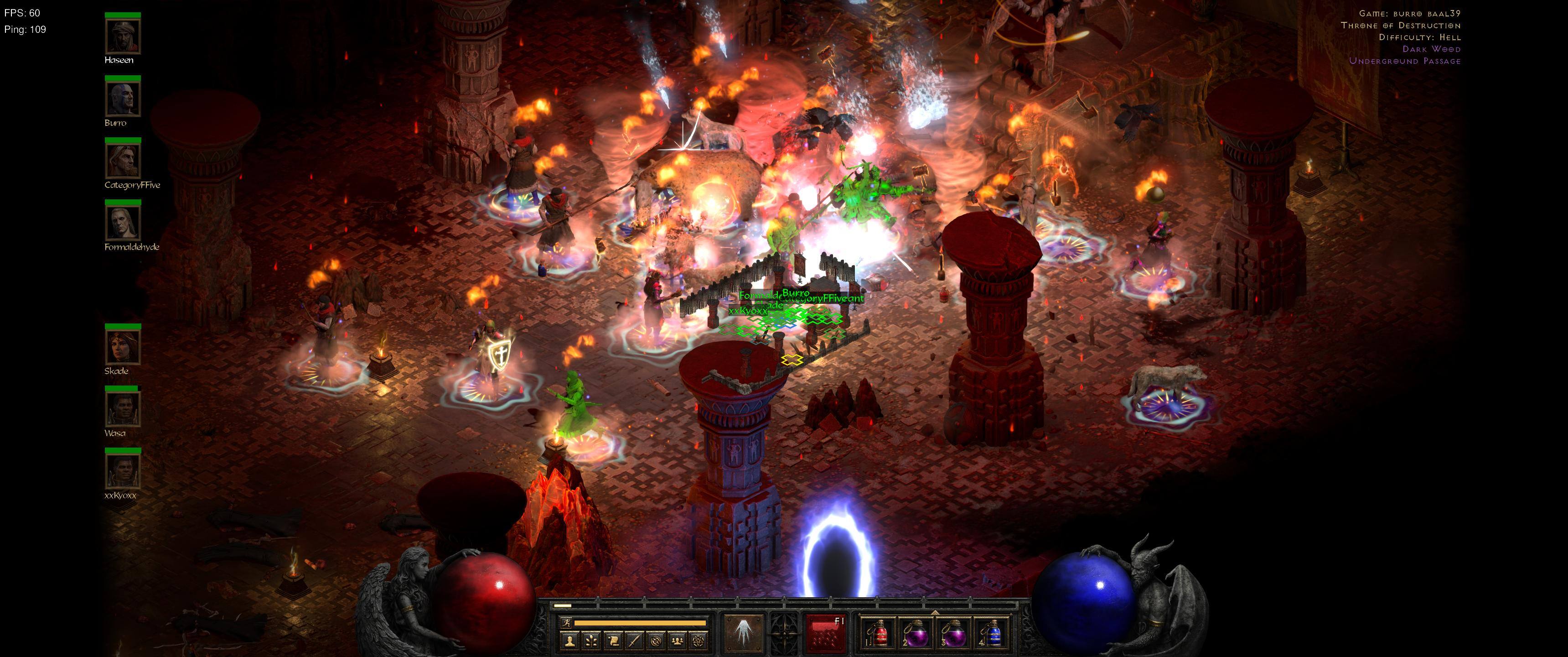
Task: Use the blue mana potion in slot 4
Action: (990, 634)
